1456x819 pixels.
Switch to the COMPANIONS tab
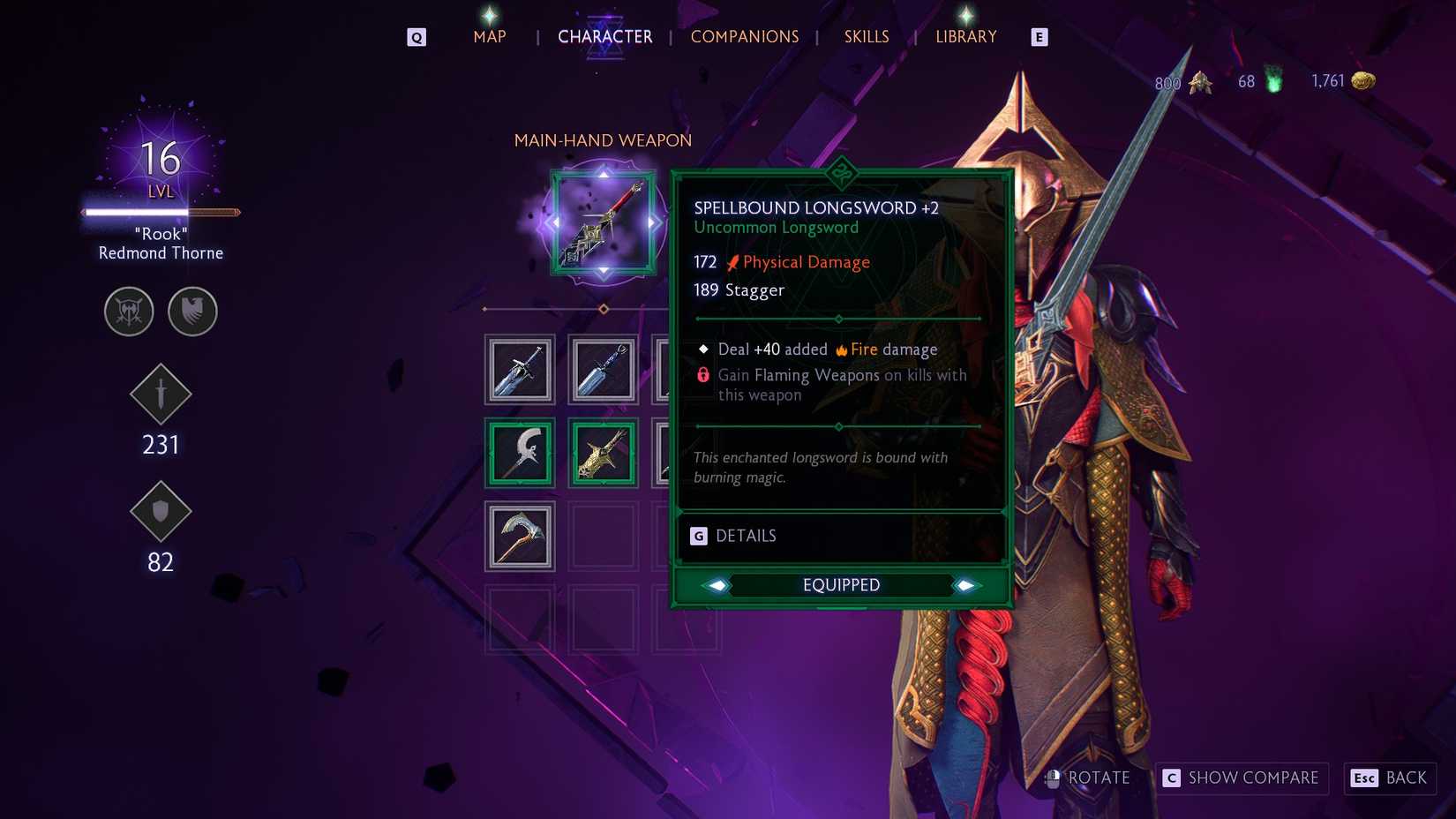pyautogui.click(x=744, y=37)
